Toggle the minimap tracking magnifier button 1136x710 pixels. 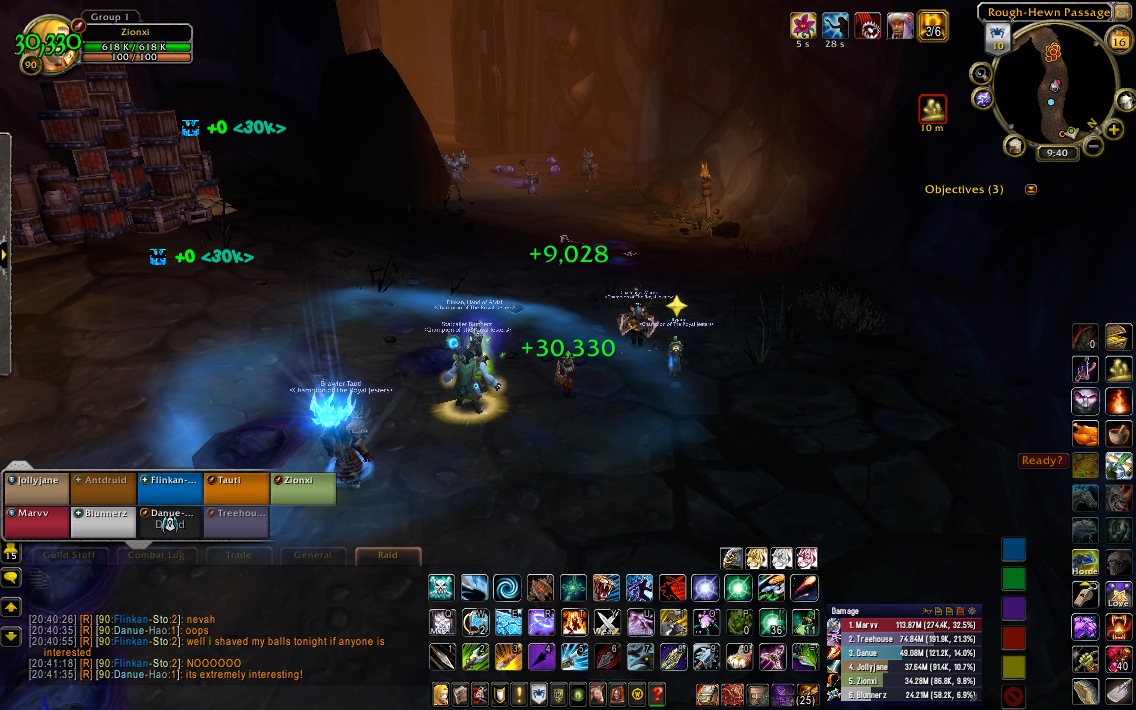point(981,72)
